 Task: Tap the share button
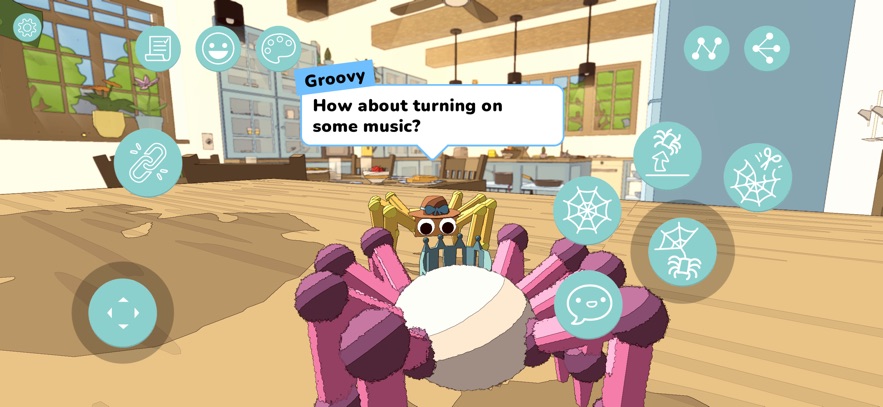(x=767, y=48)
